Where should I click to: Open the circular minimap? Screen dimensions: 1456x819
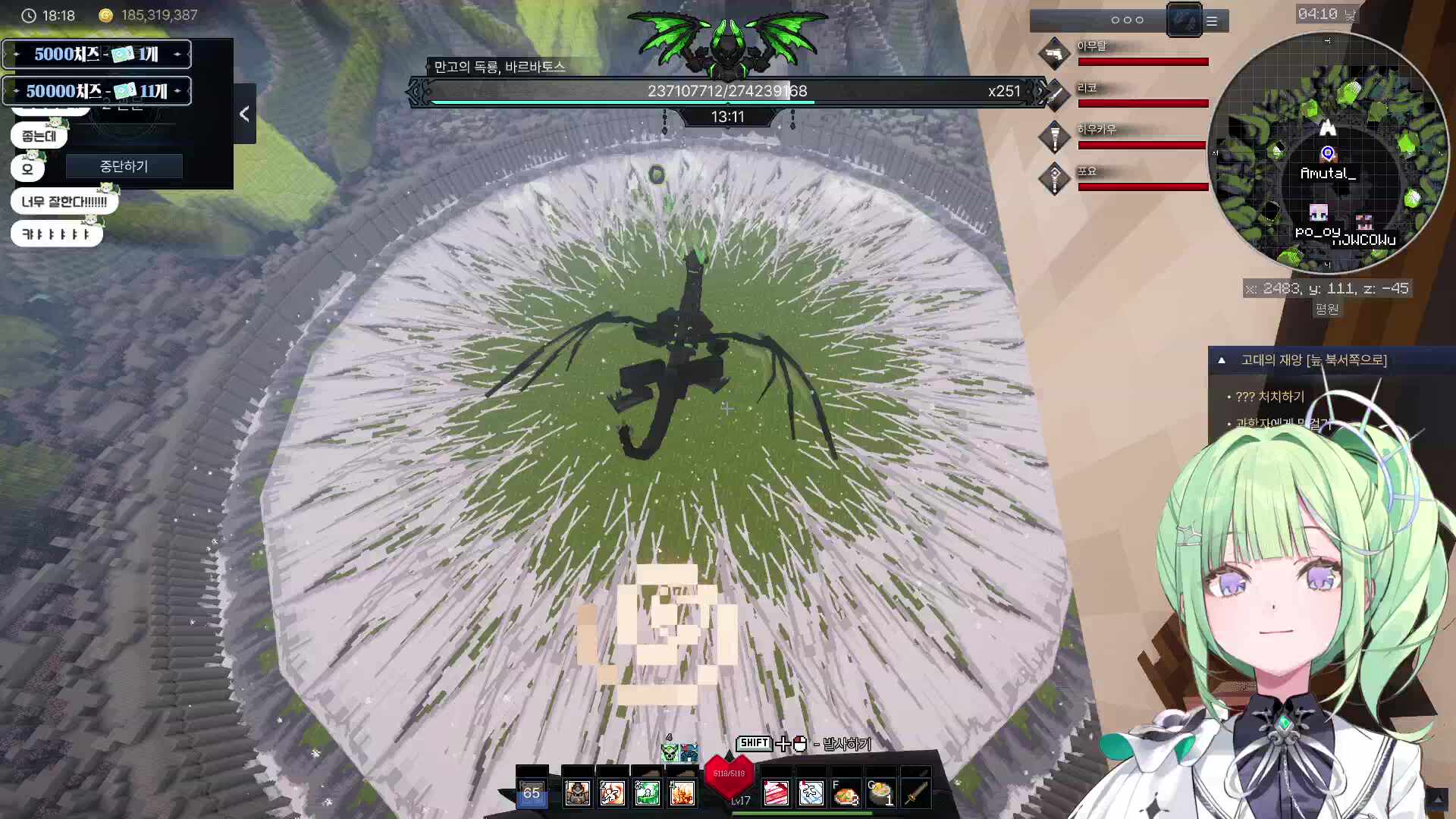[1327, 152]
